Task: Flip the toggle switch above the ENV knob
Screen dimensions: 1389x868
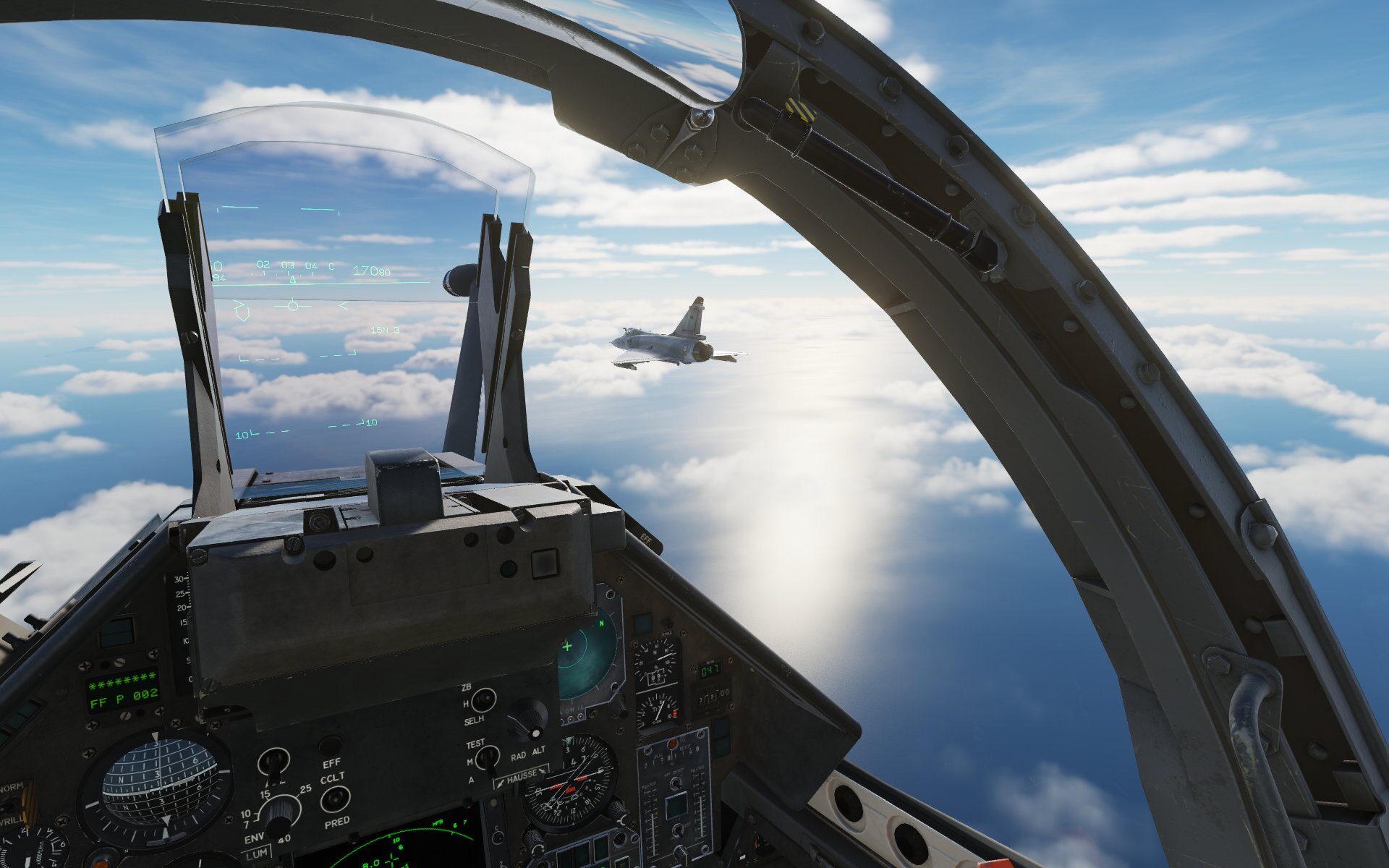Action: coord(273,762)
